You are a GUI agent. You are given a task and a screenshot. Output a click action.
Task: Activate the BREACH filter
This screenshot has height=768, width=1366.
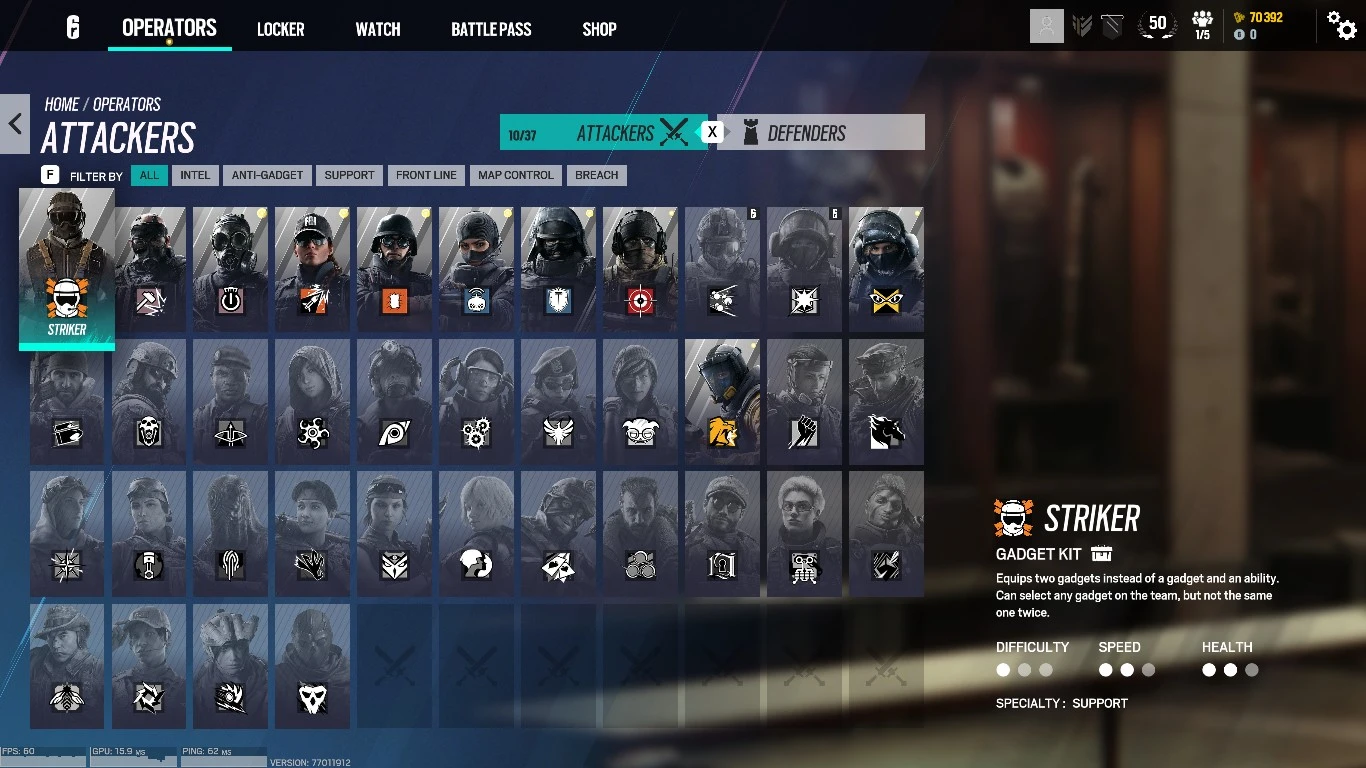[x=596, y=175]
